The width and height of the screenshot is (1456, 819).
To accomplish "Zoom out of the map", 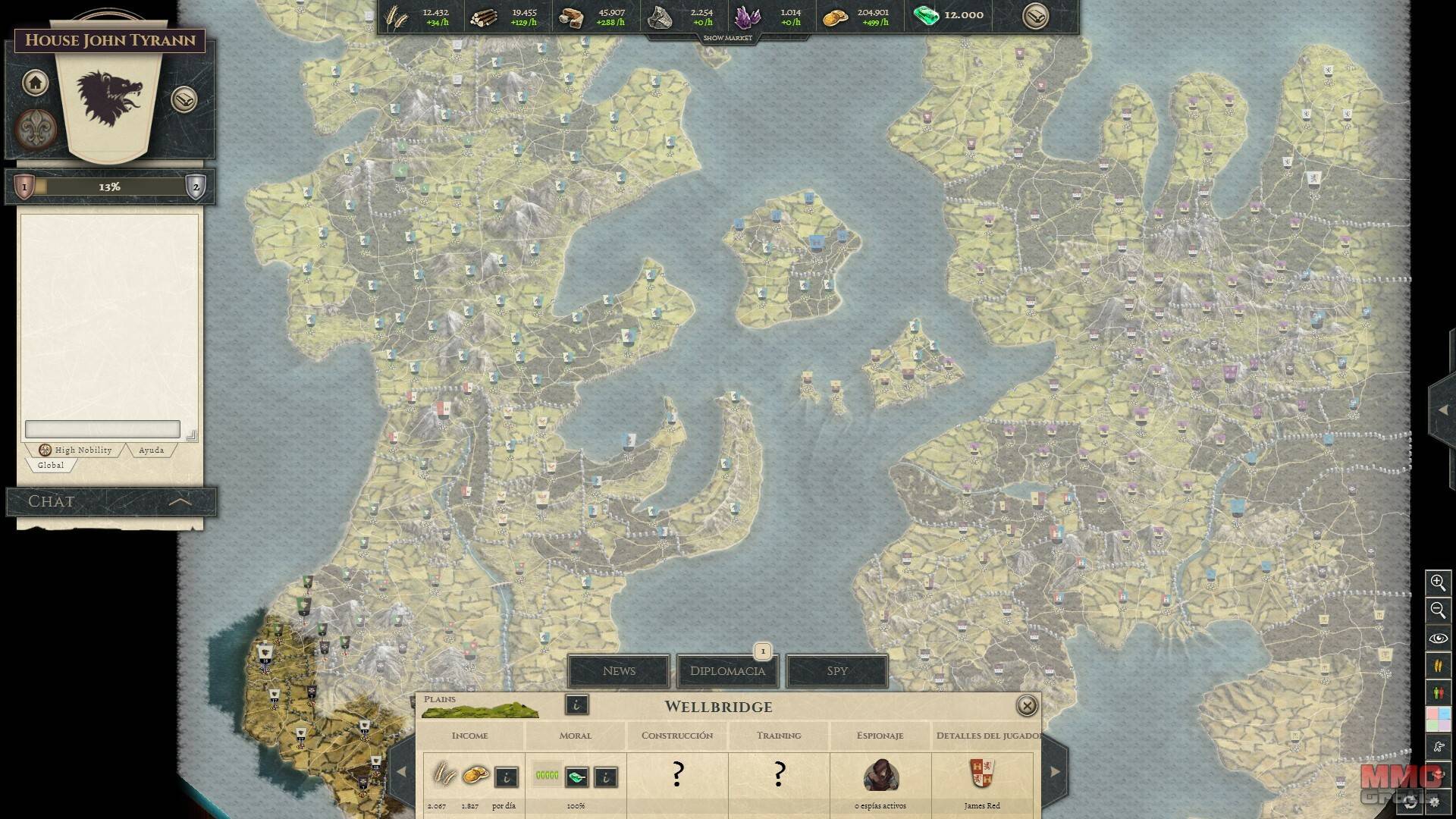I will (x=1438, y=610).
